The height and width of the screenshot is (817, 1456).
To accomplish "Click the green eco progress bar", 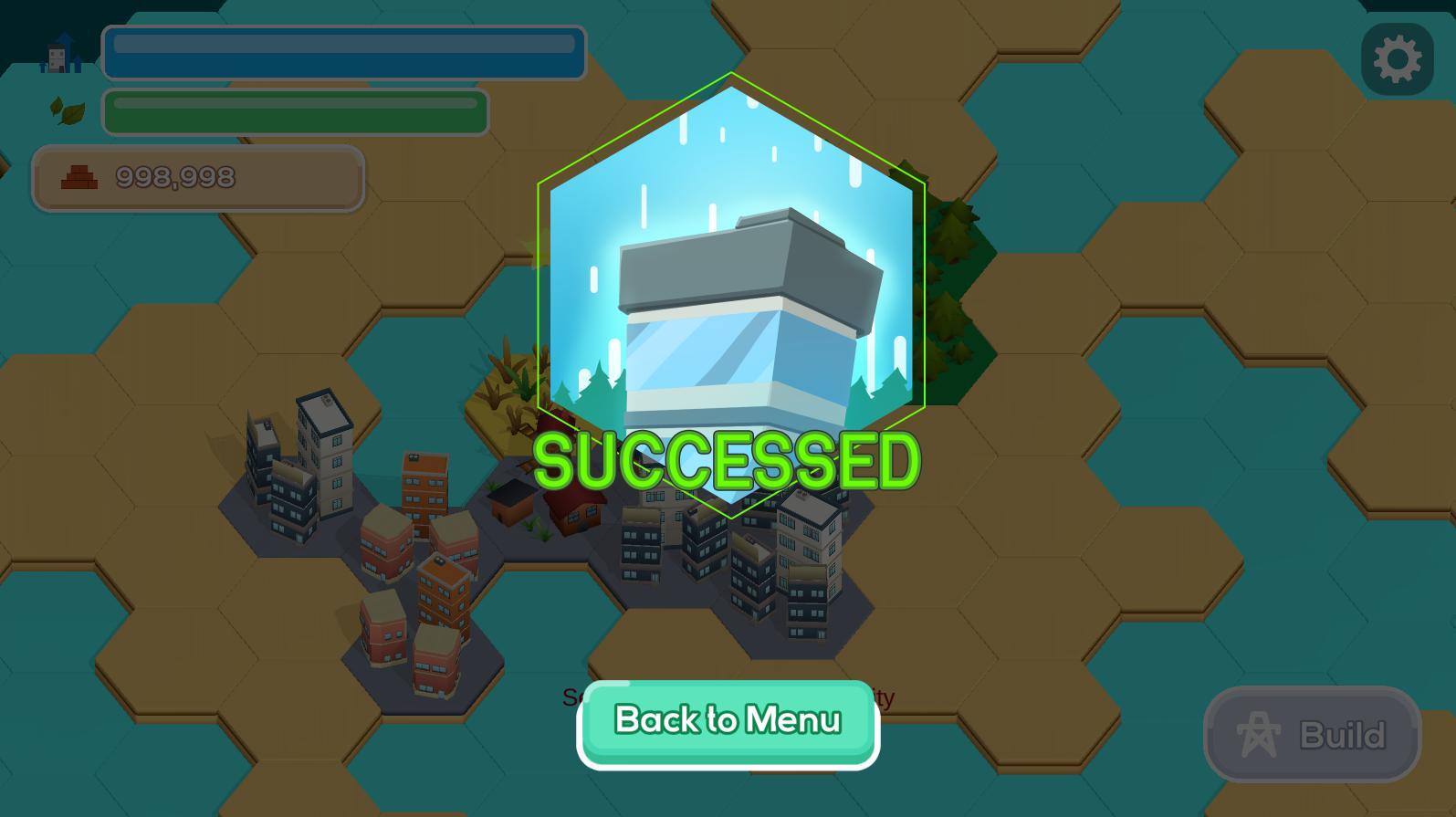I will [x=294, y=111].
